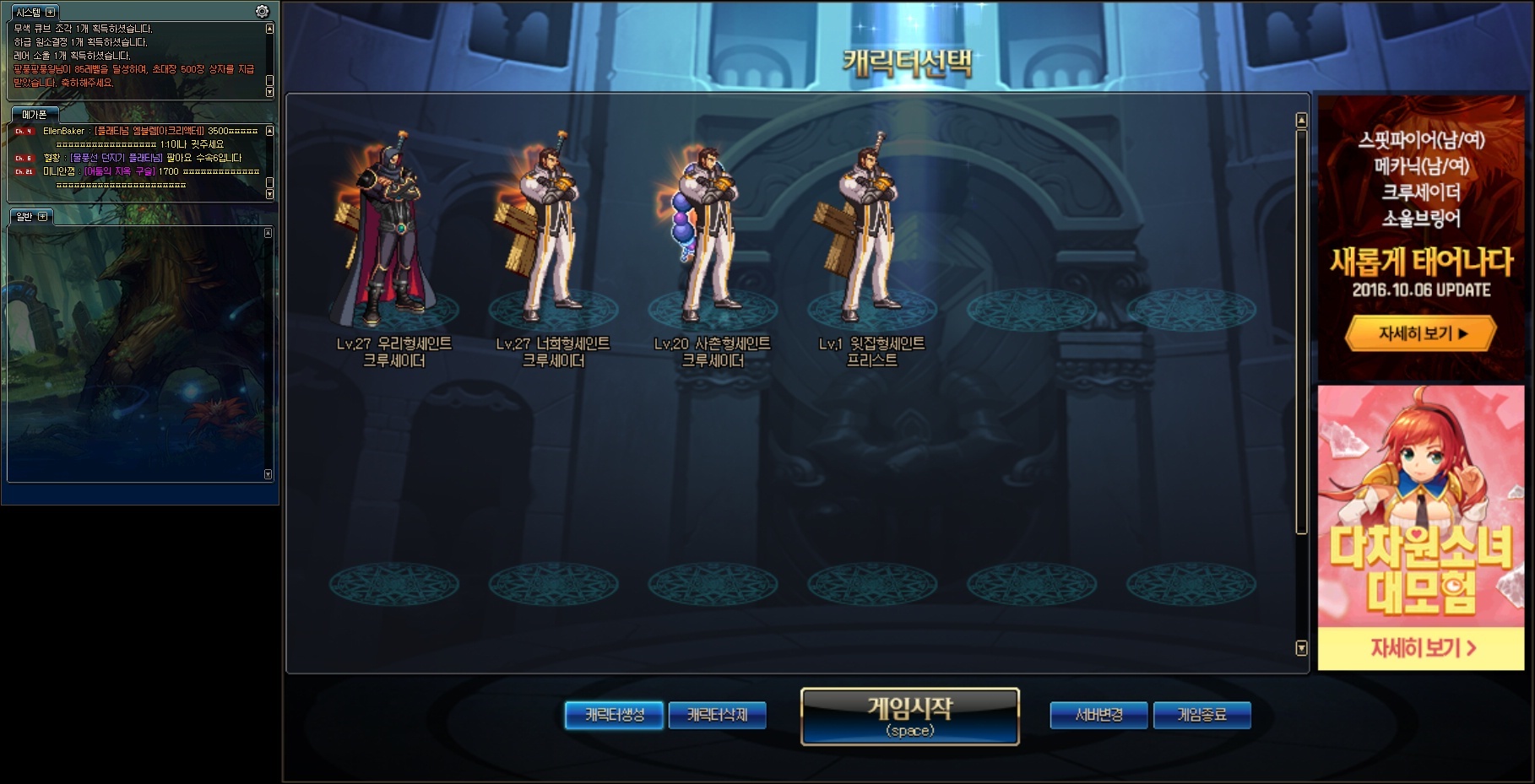Viewport: 1535px width, 784px height.
Task: Switch to the 일반 chat tab
Action: point(24,217)
